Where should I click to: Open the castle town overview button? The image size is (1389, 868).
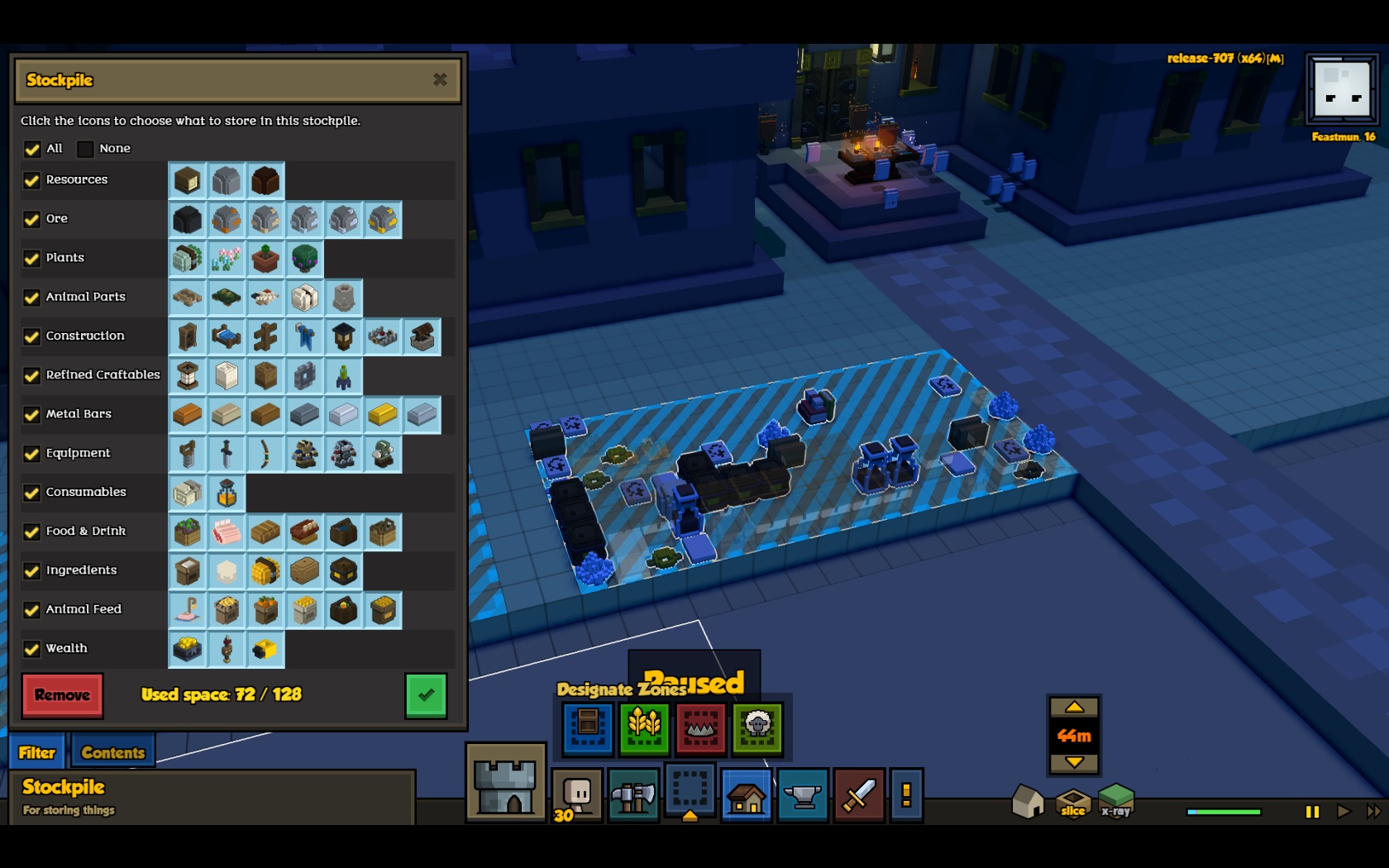coord(505,782)
